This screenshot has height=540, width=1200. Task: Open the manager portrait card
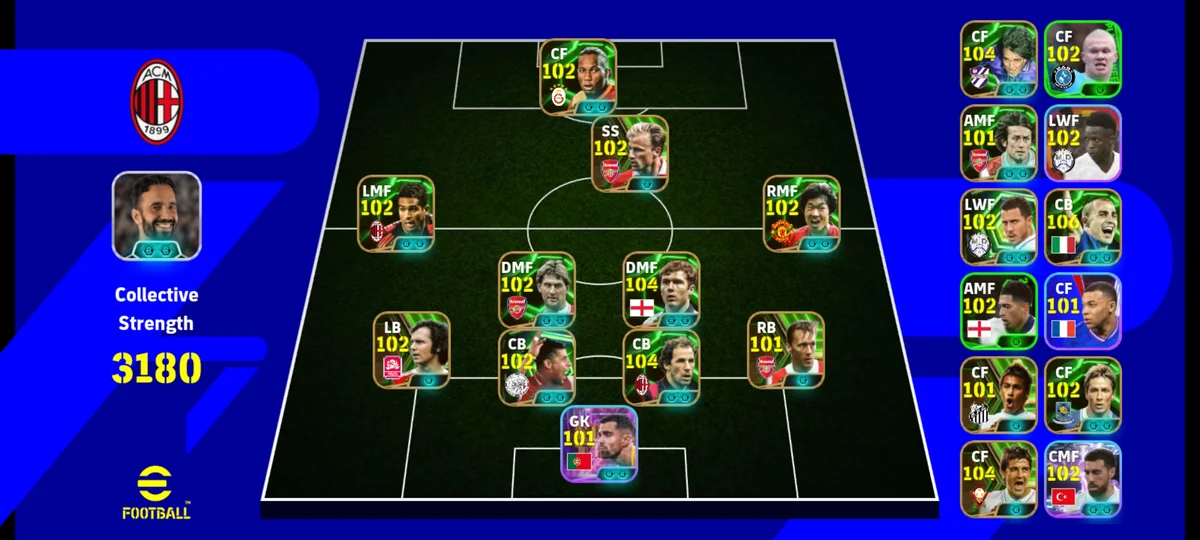(156, 216)
